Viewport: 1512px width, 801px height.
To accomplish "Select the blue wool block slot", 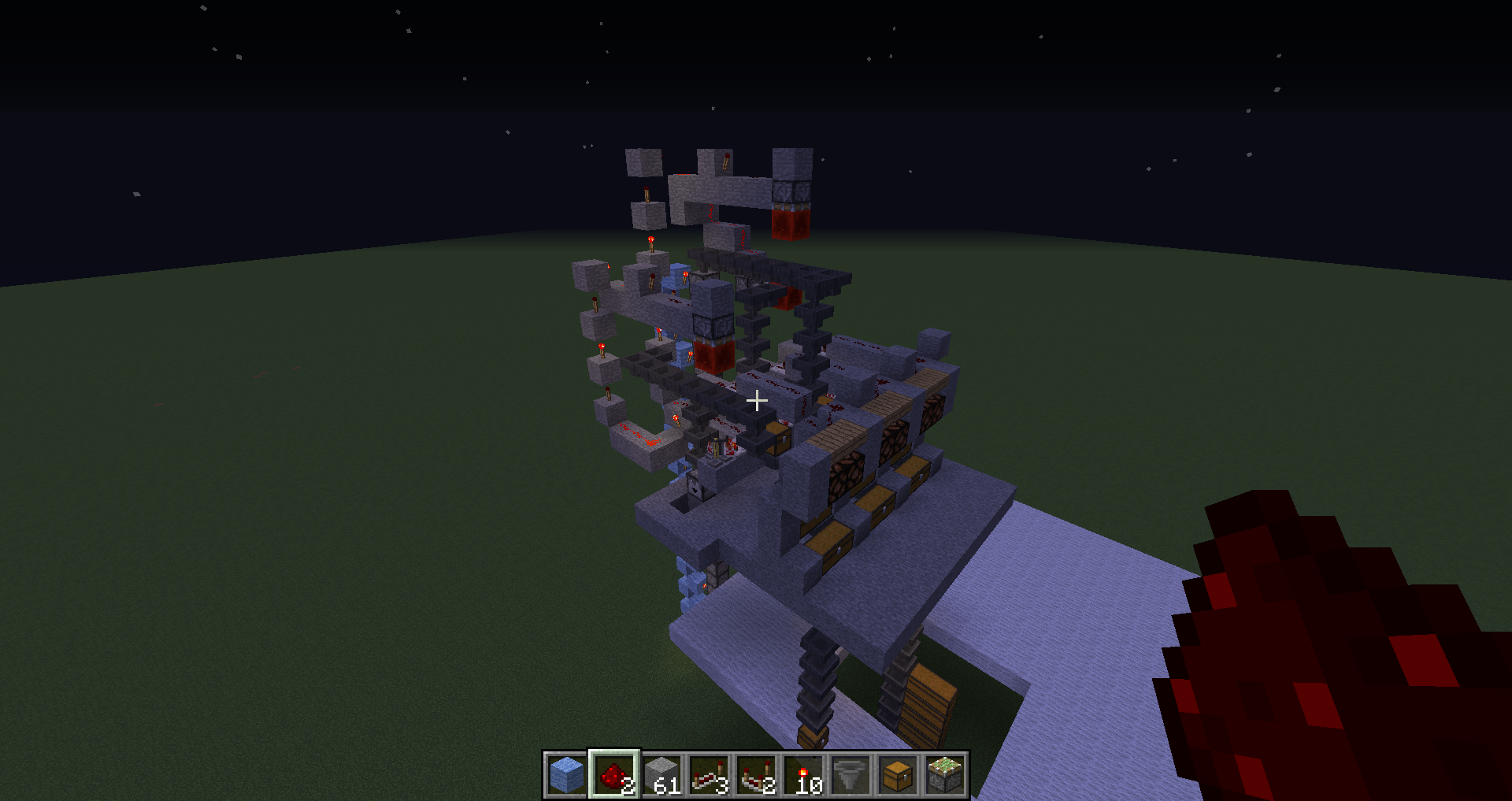I will click(x=566, y=775).
